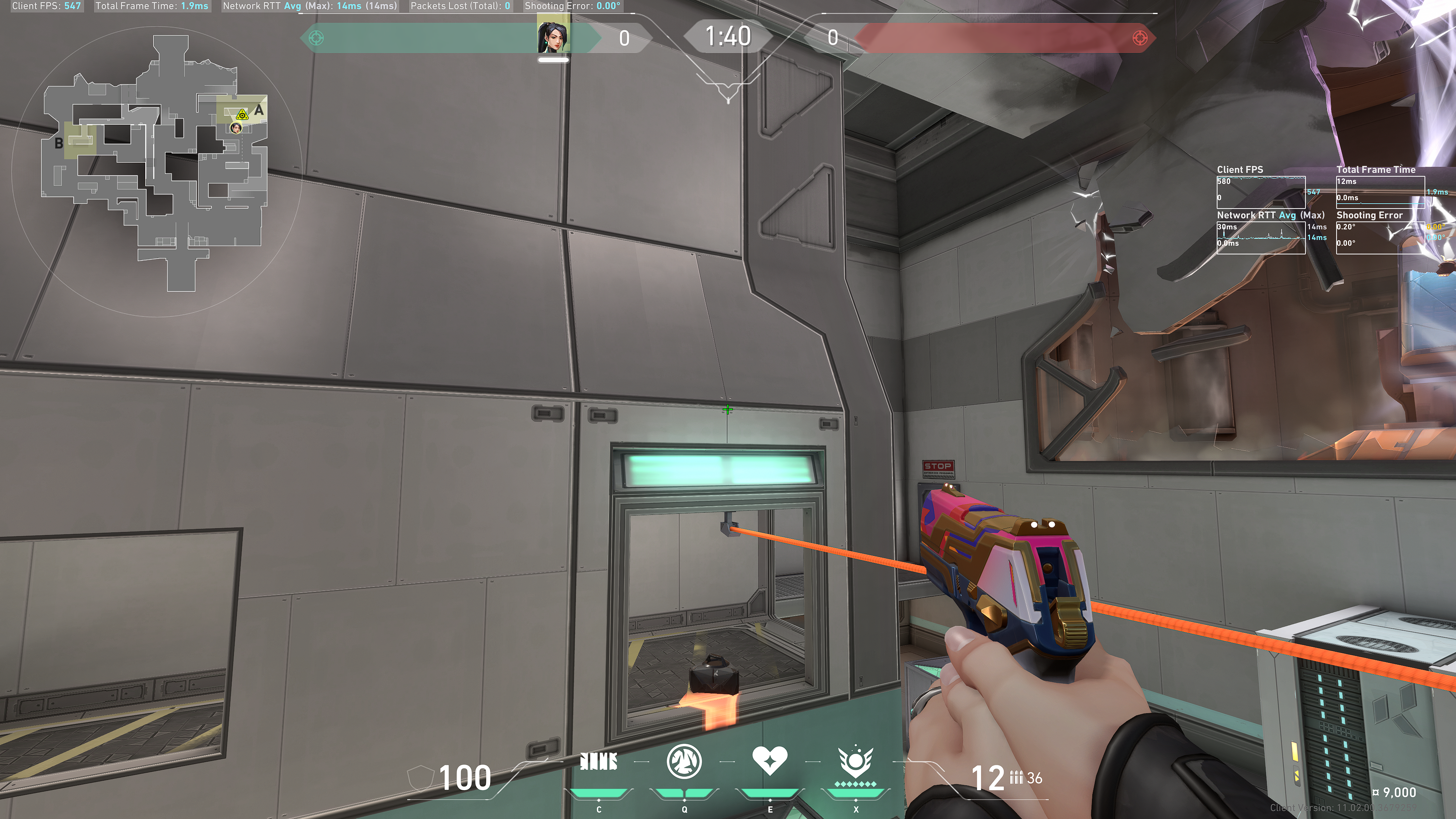Trigger the Resurrection ultimate icon
This screenshot has height=819, width=1456.
855,763
